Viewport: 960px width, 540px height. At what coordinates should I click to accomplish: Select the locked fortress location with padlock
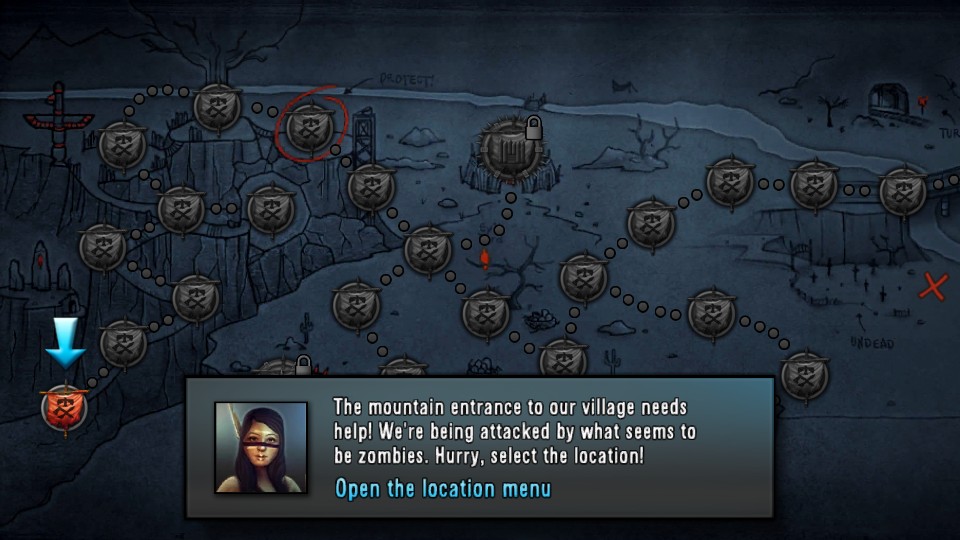pyautogui.click(x=511, y=149)
